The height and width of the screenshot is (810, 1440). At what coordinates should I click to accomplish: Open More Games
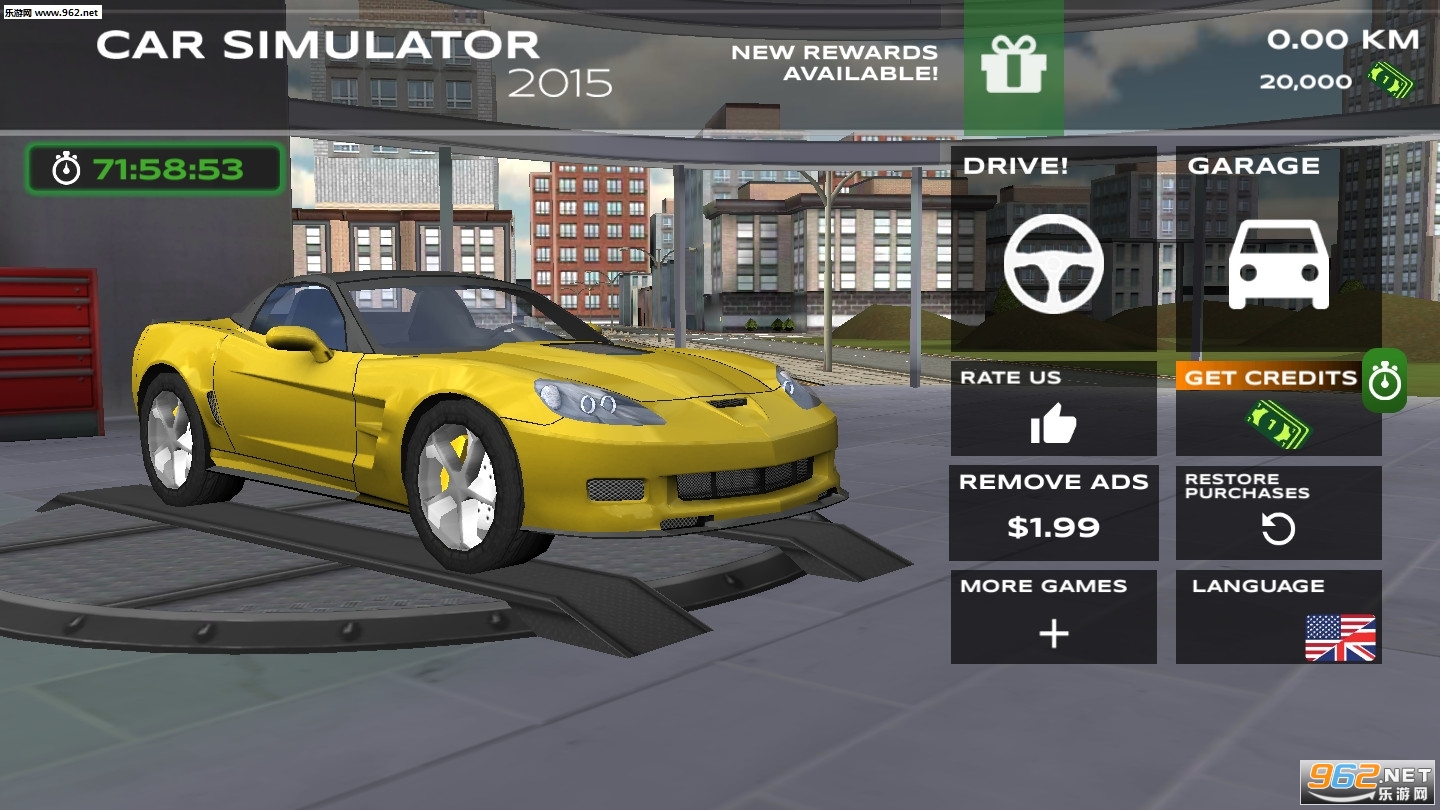1053,616
